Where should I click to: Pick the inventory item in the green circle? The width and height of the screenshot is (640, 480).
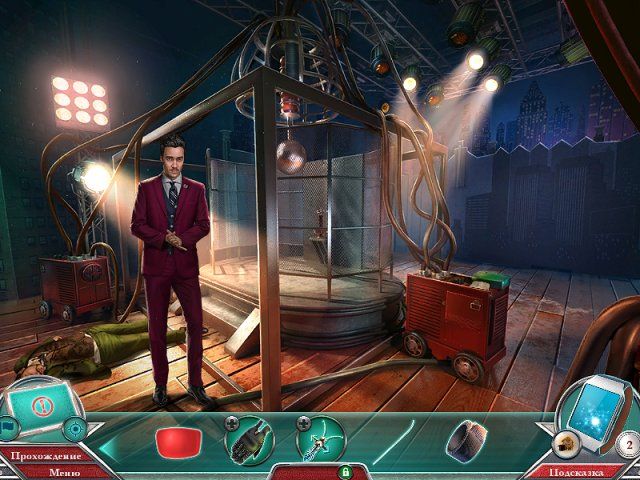click(321, 439)
